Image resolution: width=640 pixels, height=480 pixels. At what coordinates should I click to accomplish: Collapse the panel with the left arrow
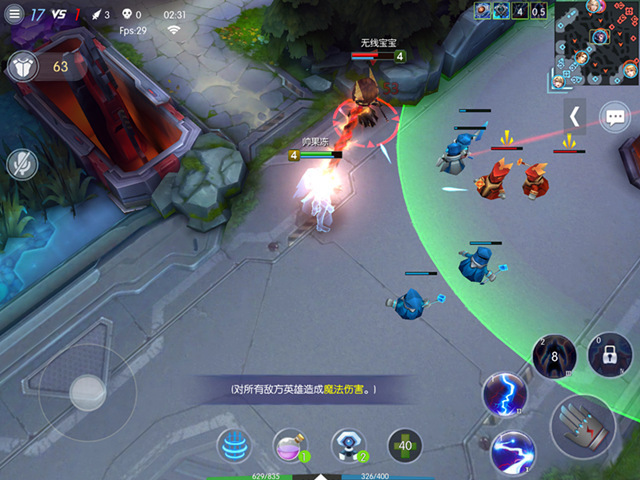coord(575,117)
